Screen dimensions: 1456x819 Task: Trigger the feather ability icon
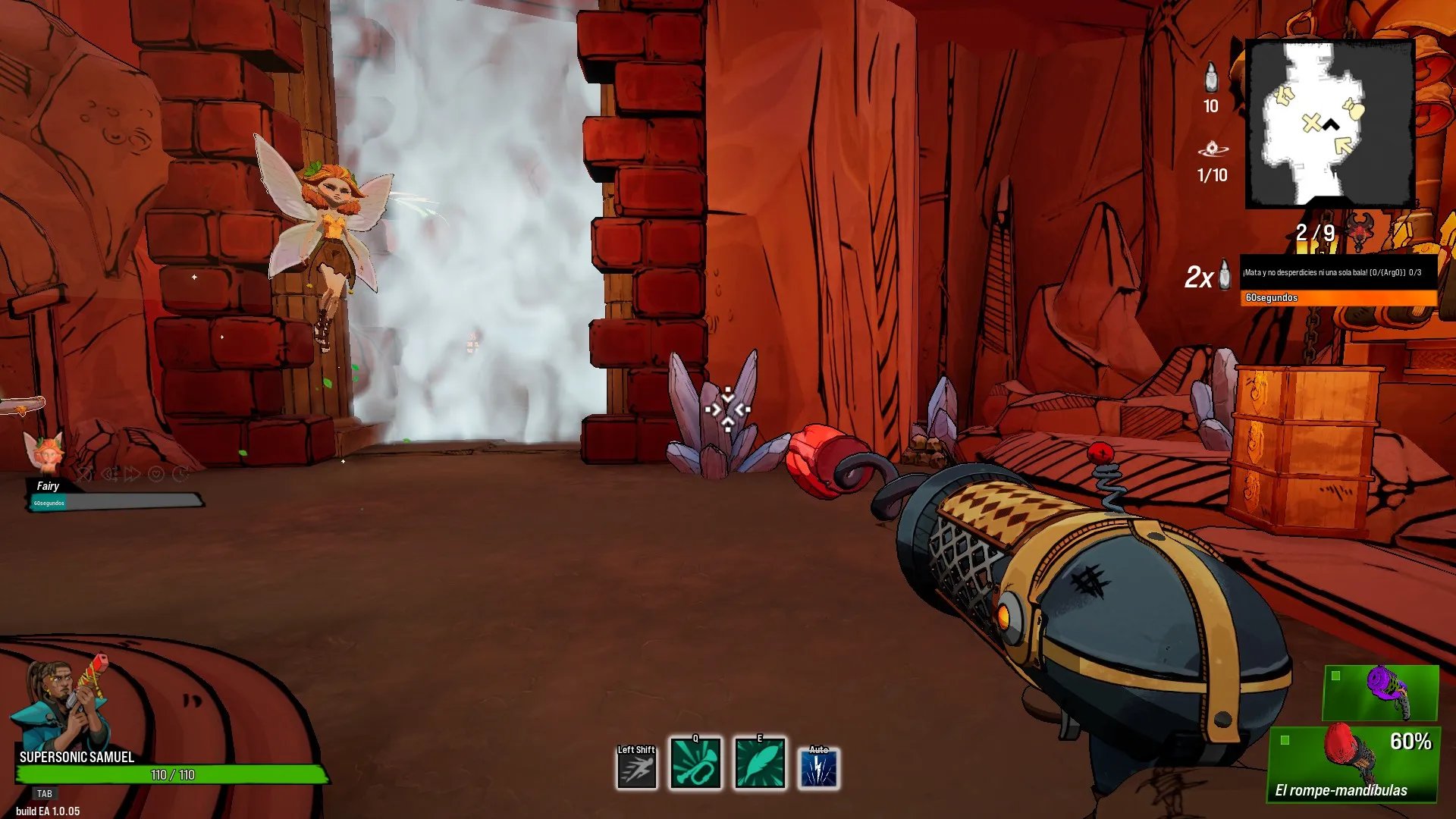coord(759,764)
